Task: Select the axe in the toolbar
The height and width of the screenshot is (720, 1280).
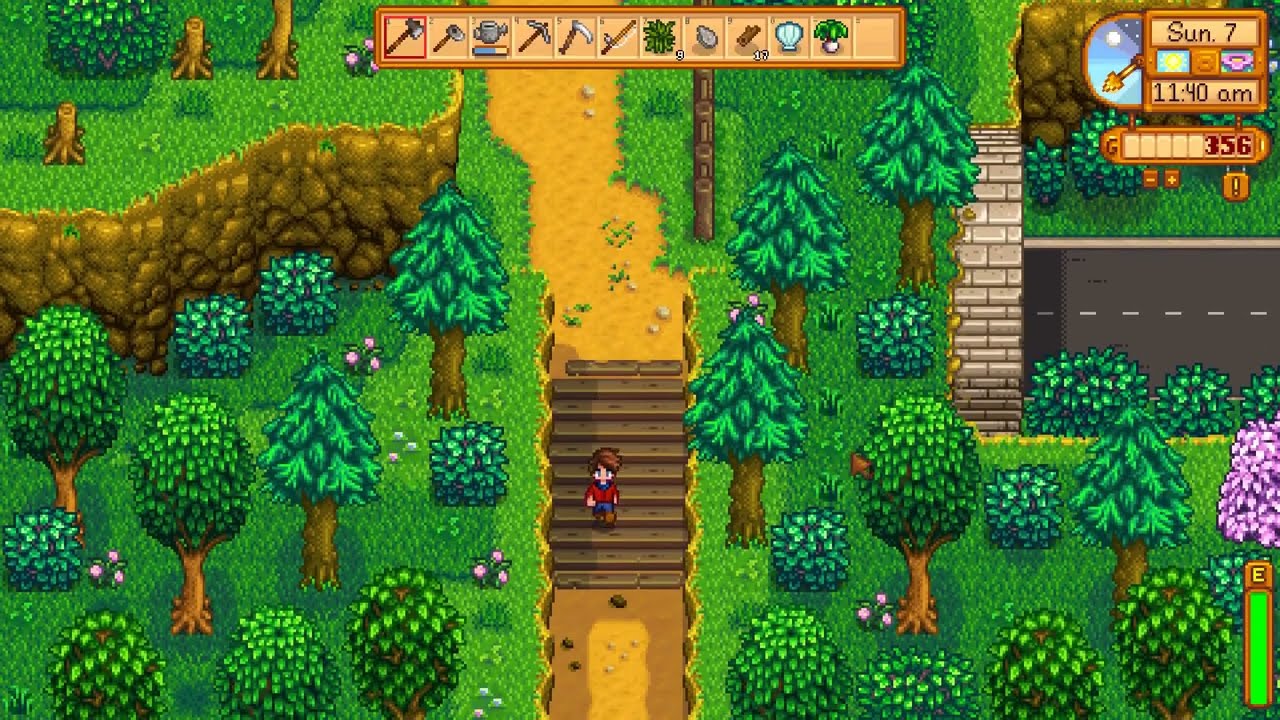Action: (x=405, y=38)
